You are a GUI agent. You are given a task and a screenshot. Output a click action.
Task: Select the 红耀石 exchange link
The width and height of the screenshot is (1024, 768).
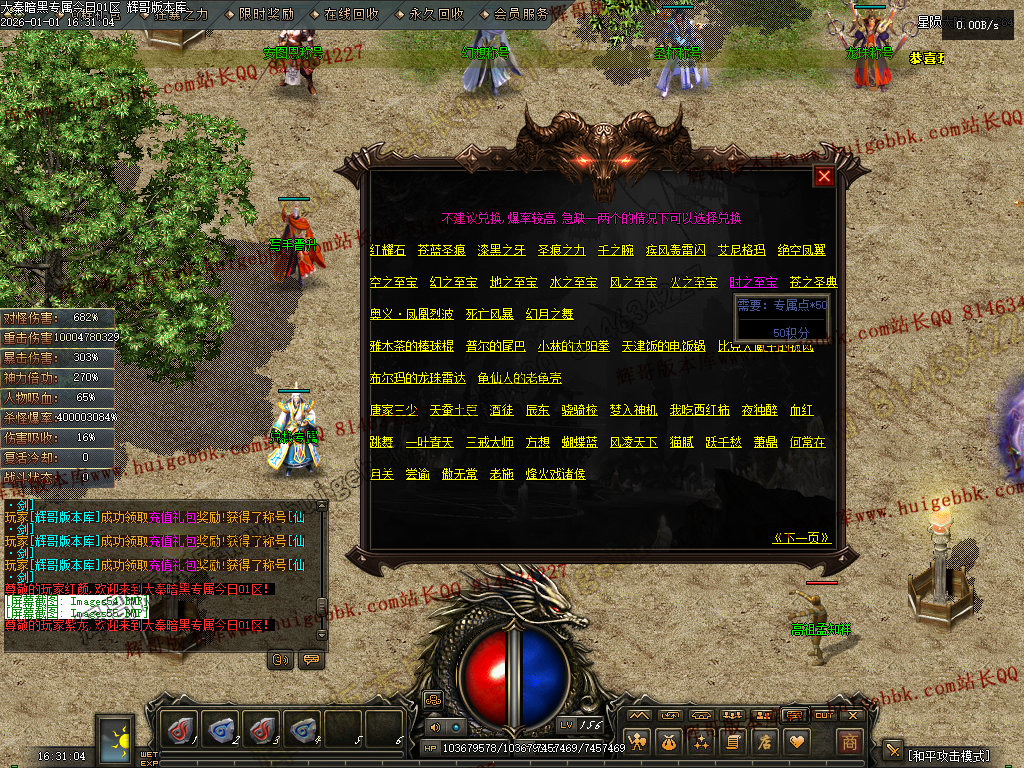[x=388, y=250]
